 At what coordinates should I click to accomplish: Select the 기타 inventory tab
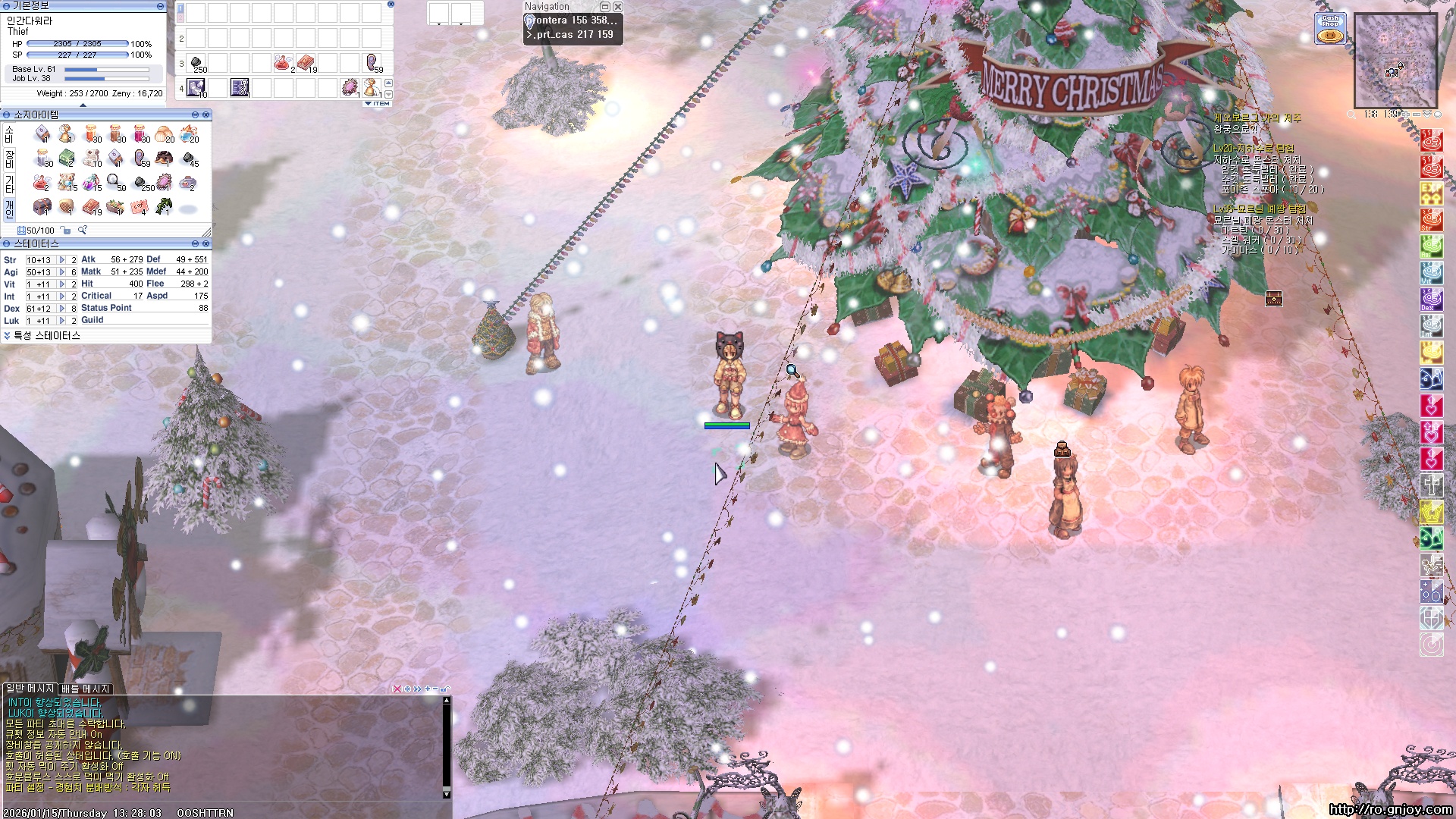pyautogui.click(x=9, y=183)
